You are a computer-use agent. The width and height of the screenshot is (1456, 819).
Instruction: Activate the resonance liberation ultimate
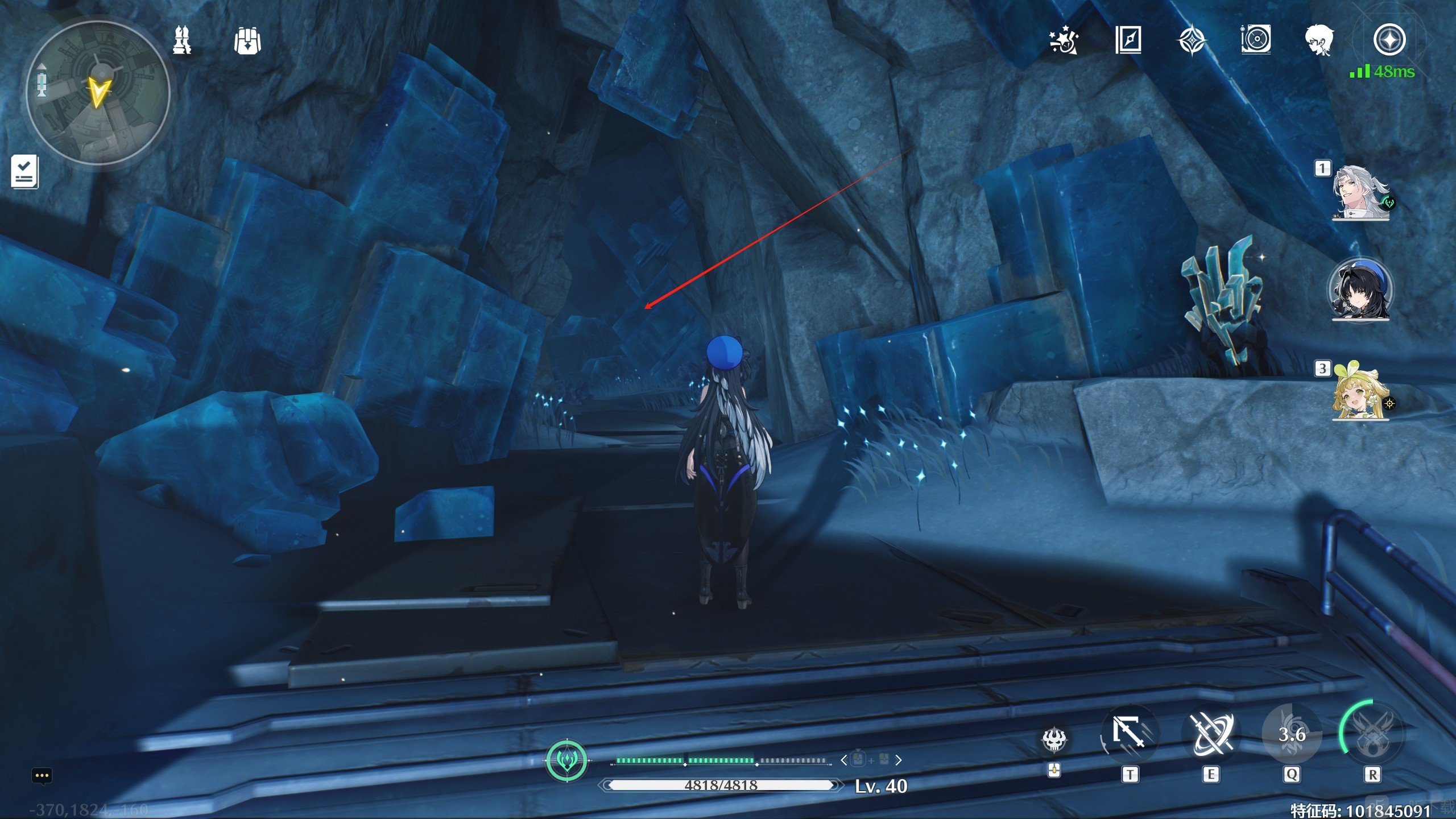click(x=1372, y=734)
